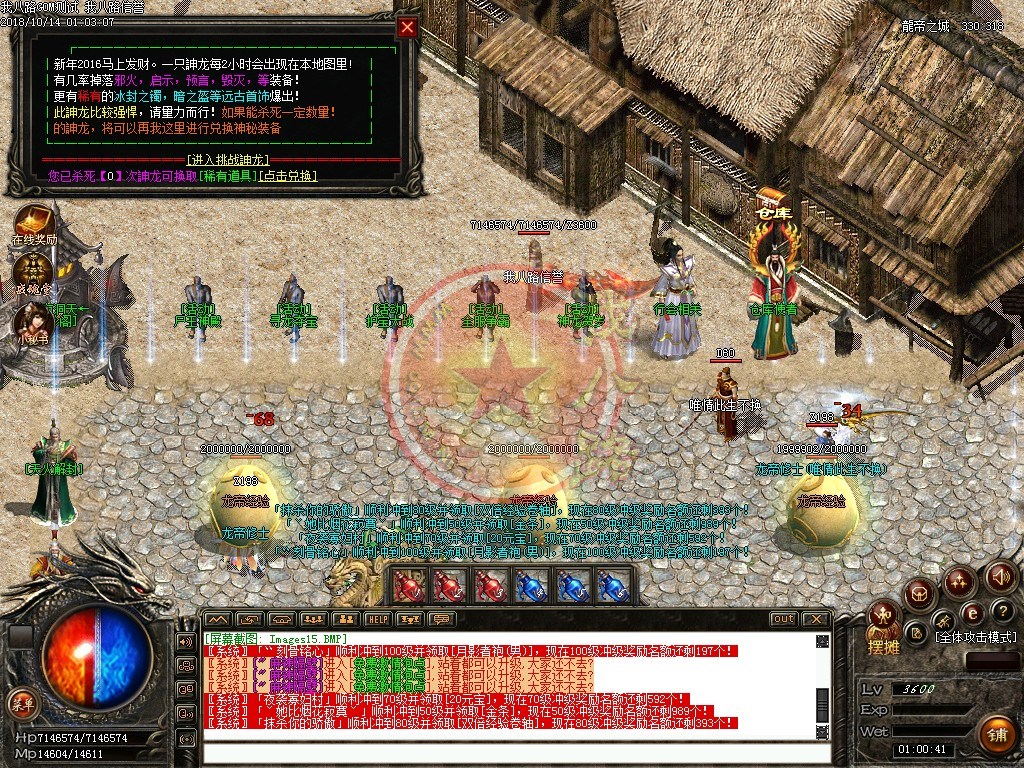Choose the 进入挑战神龙 link
The image size is (1024, 768).
pyautogui.click(x=228, y=160)
